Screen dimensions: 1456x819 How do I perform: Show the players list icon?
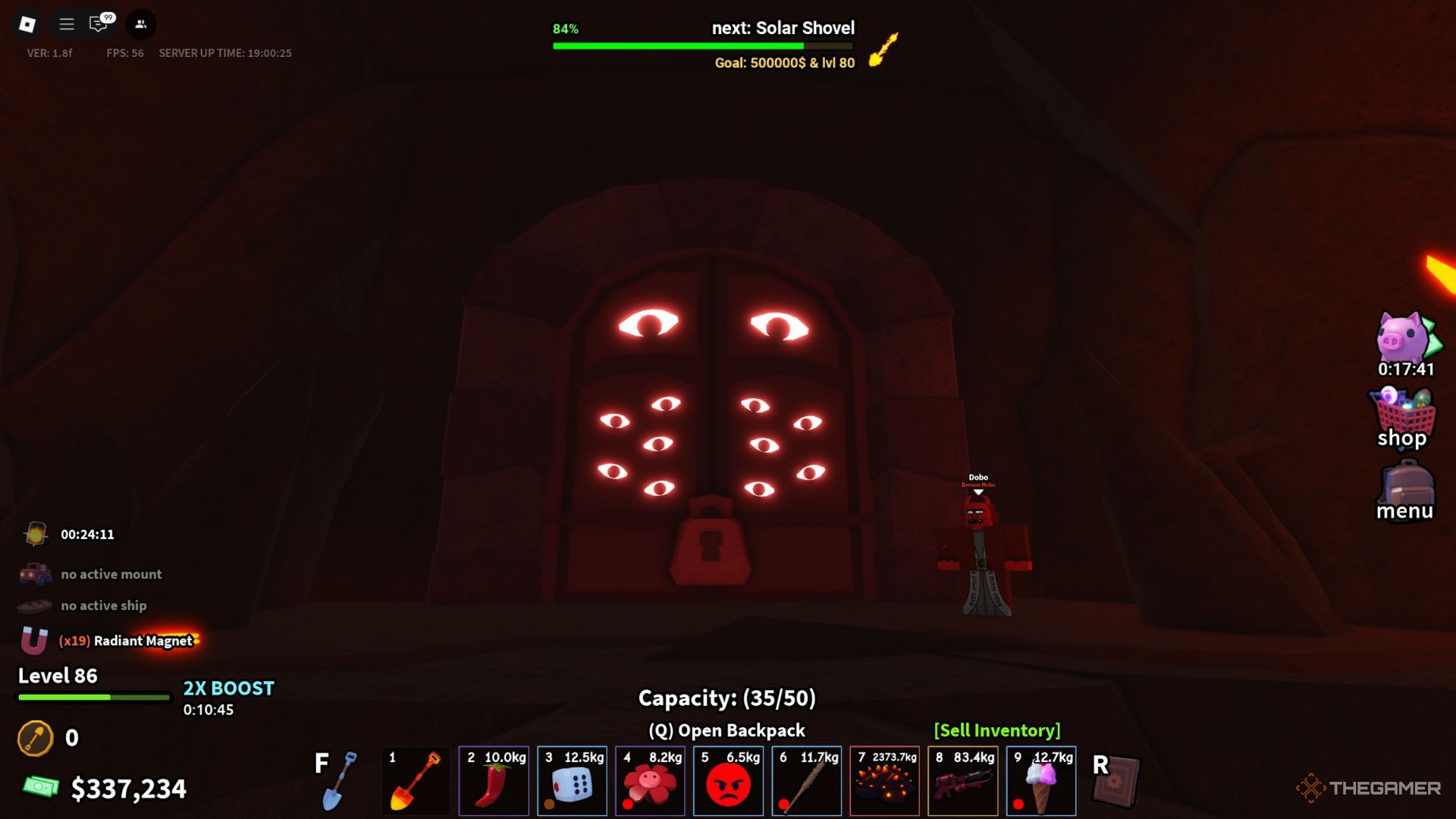[x=140, y=24]
